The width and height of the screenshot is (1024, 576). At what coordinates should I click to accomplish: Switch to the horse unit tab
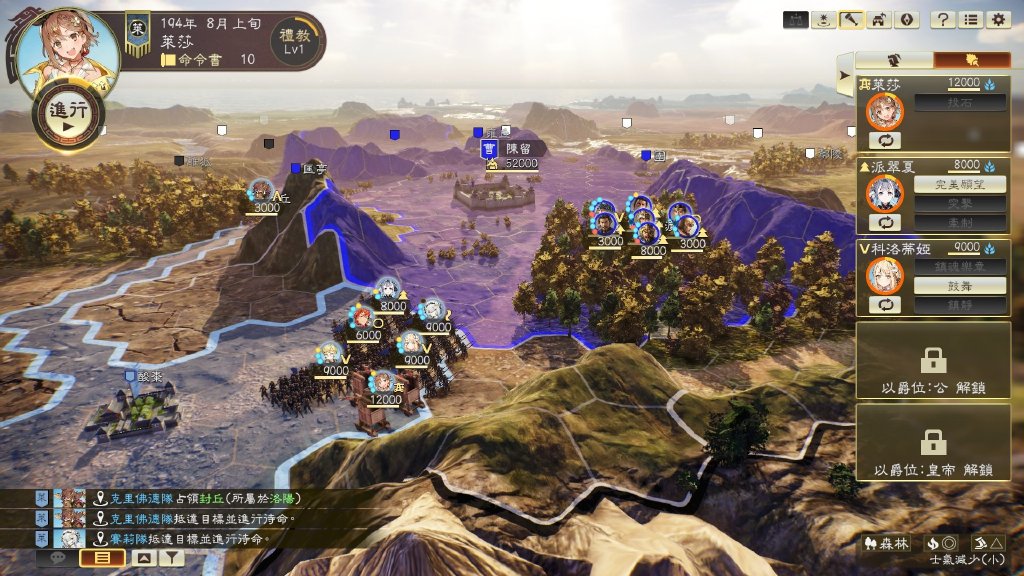(895, 60)
